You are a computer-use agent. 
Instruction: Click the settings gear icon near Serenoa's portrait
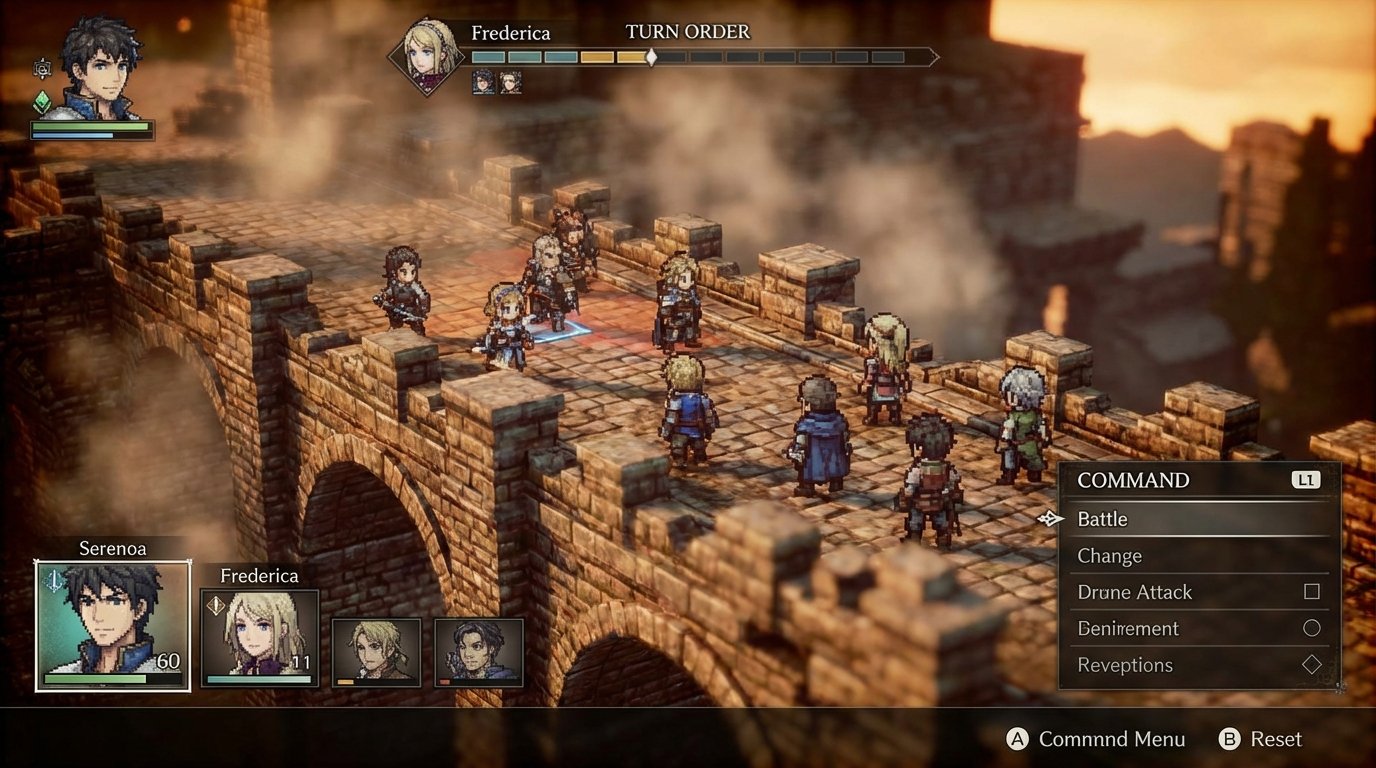[42, 70]
